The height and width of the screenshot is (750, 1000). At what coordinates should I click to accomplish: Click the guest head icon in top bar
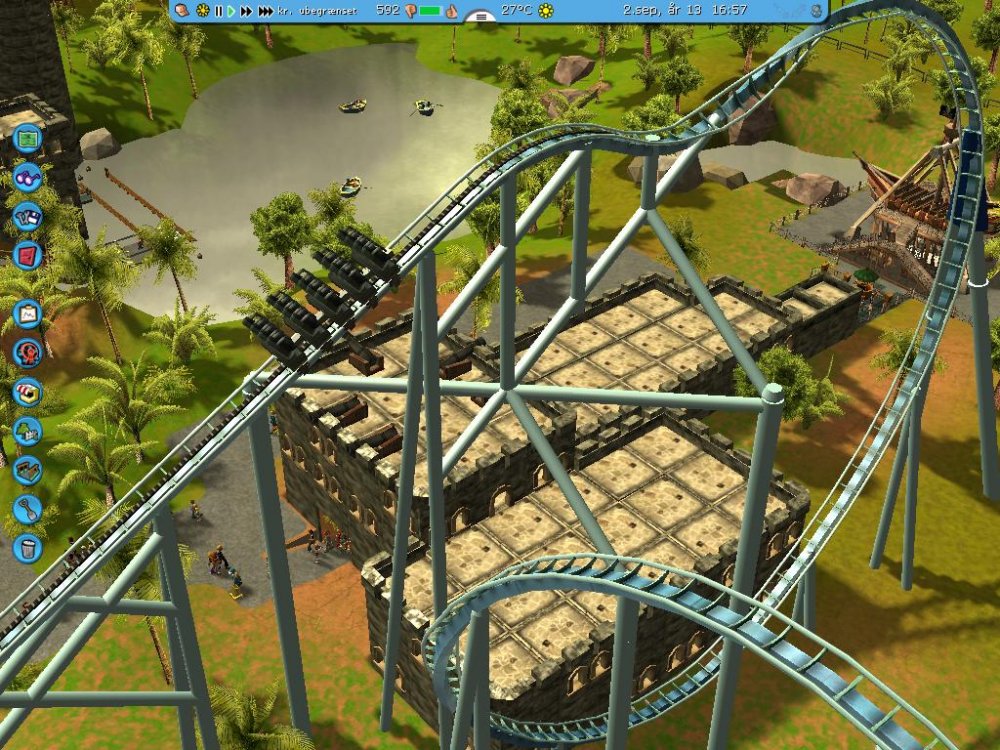(183, 11)
